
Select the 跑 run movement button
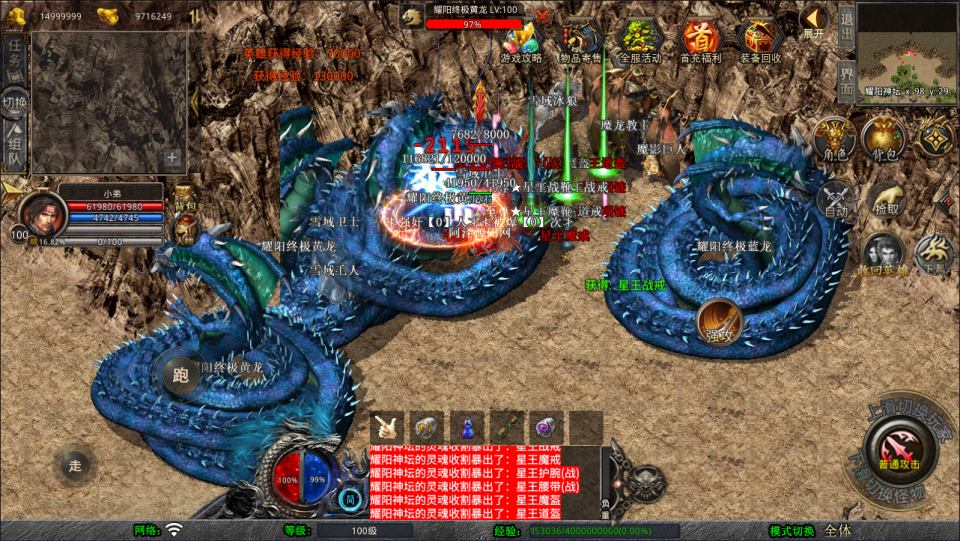(x=180, y=375)
